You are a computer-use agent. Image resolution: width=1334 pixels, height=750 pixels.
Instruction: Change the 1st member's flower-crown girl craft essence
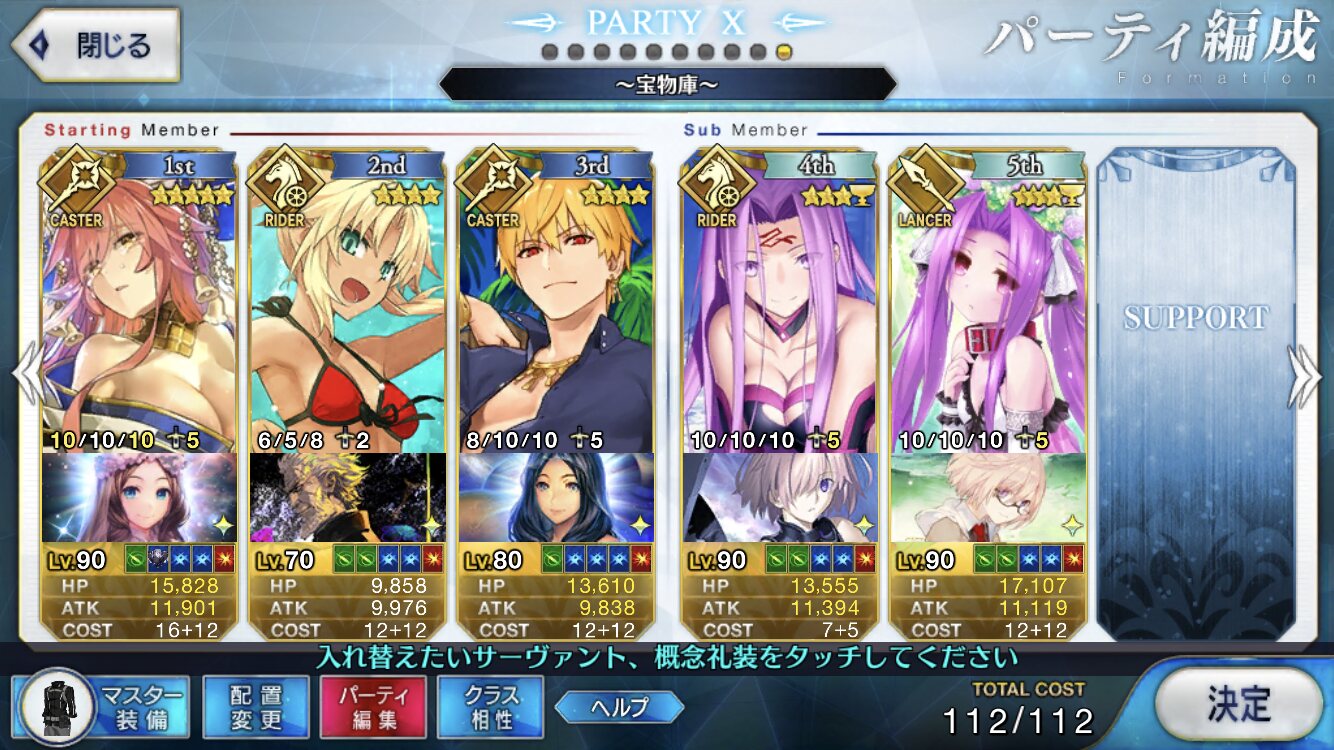pos(138,497)
